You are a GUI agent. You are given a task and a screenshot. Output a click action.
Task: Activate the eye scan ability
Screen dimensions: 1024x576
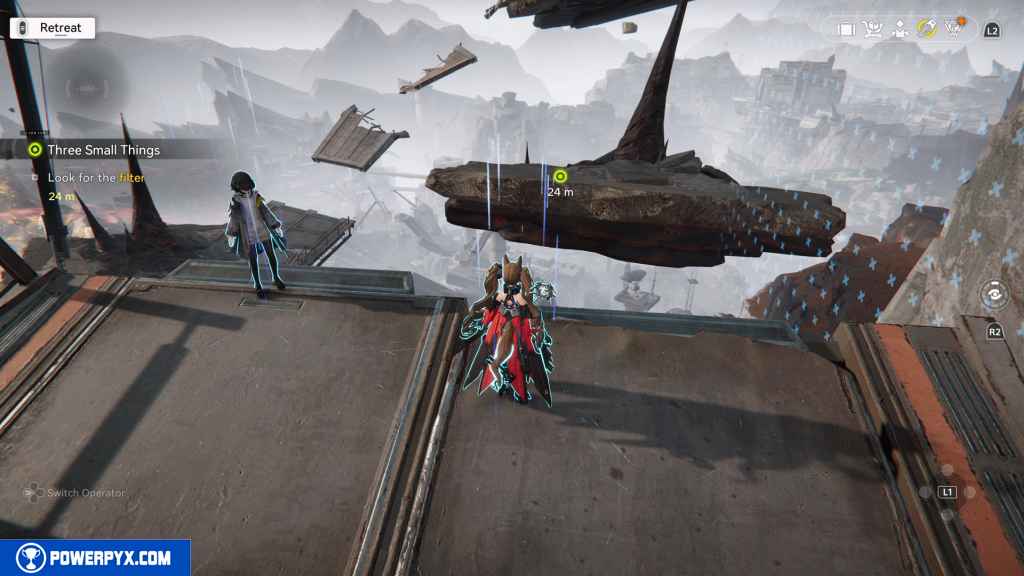994,296
